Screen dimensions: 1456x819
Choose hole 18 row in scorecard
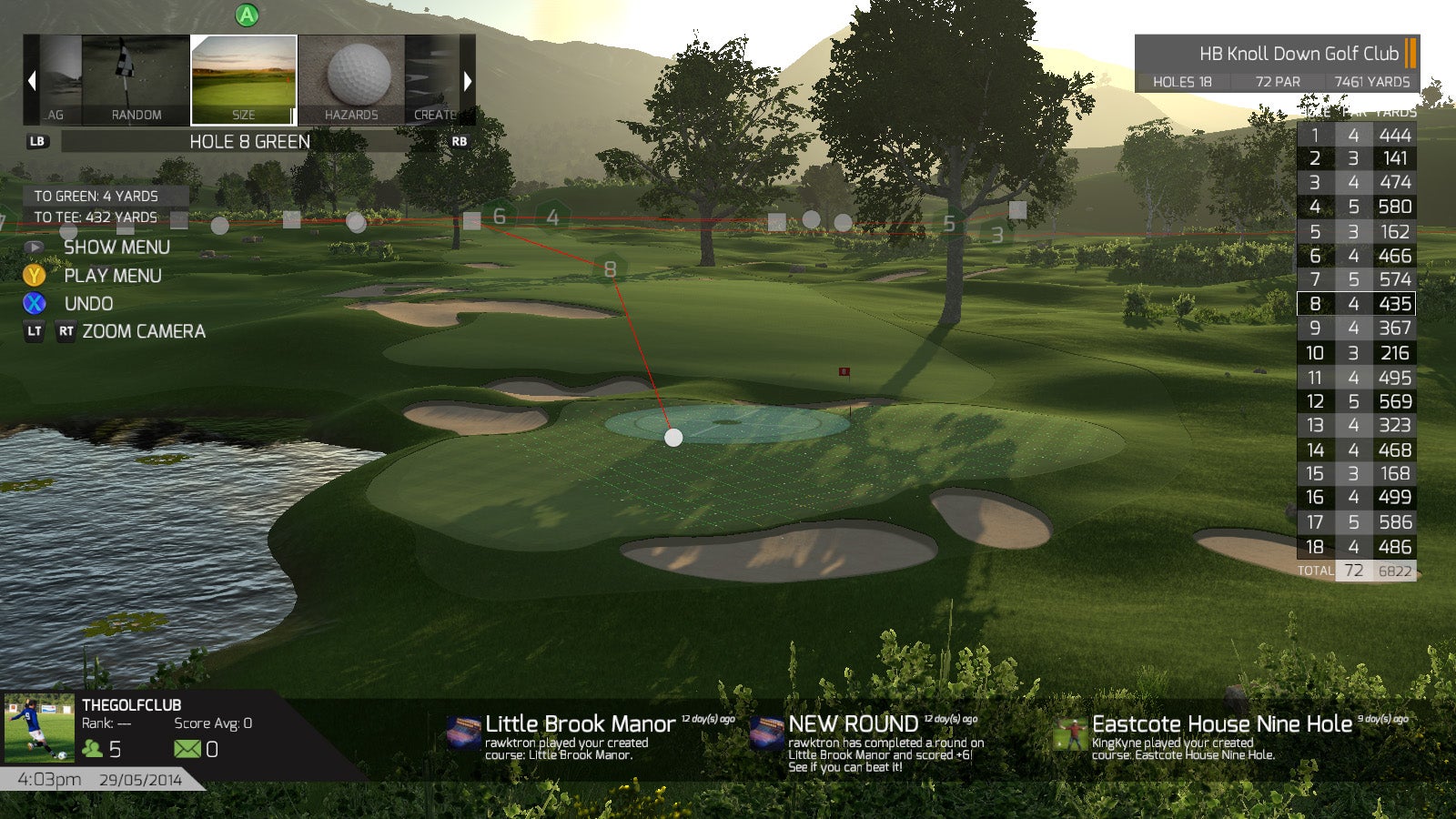tap(1356, 547)
